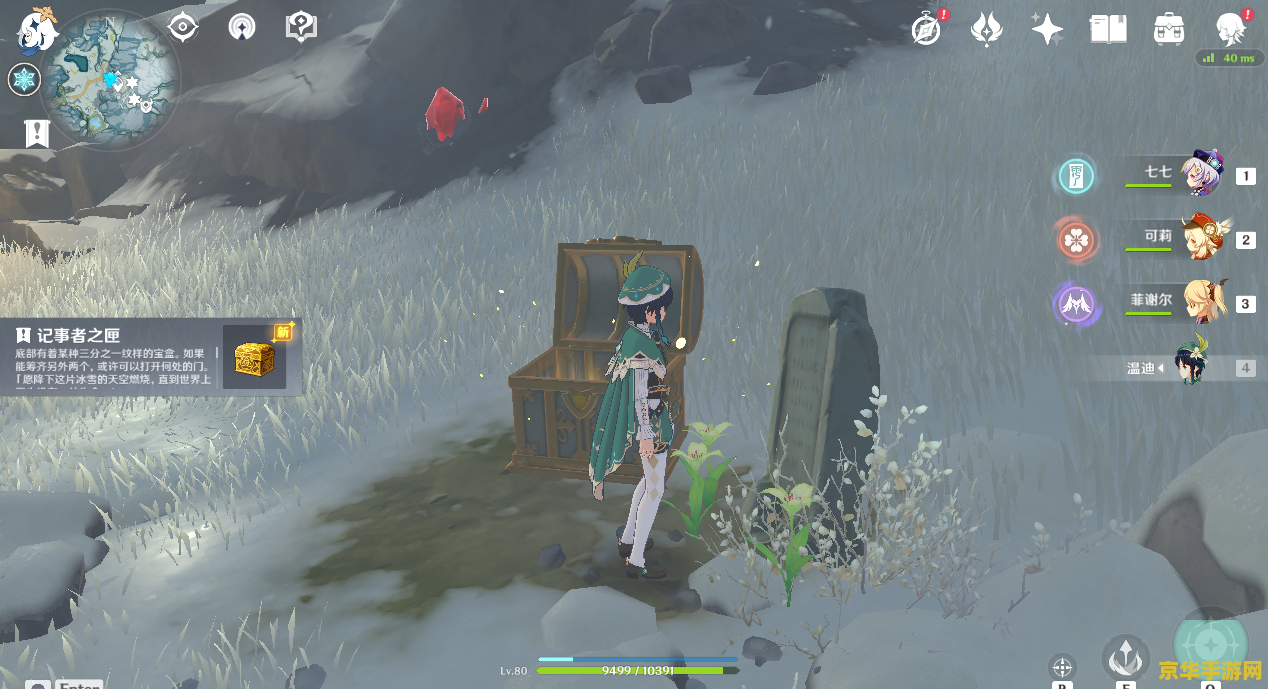Open the 记事者之匣 item notification
1268x689 pixels.
[150, 357]
